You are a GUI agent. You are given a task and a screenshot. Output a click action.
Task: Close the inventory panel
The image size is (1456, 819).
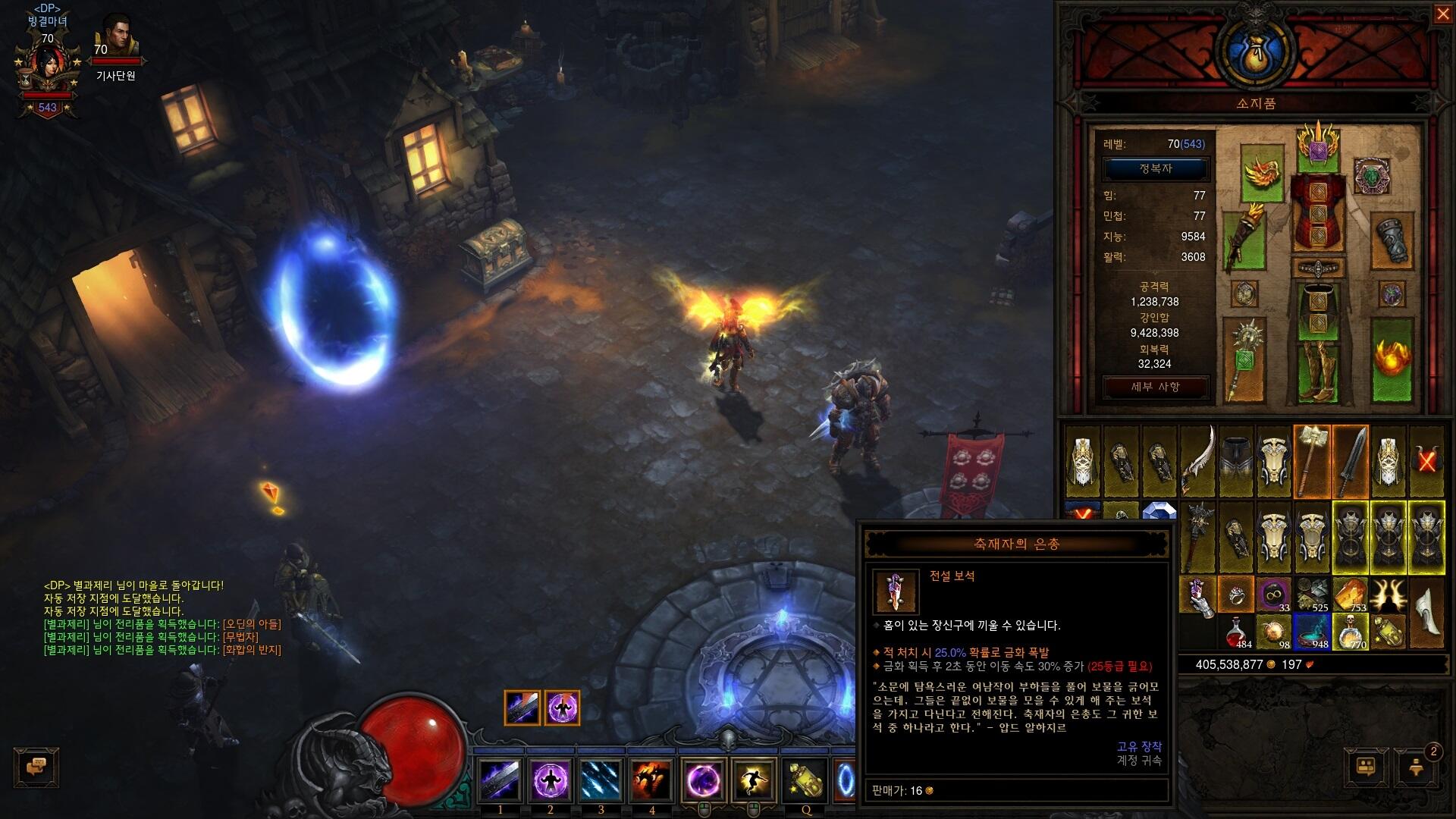pos(1442,14)
